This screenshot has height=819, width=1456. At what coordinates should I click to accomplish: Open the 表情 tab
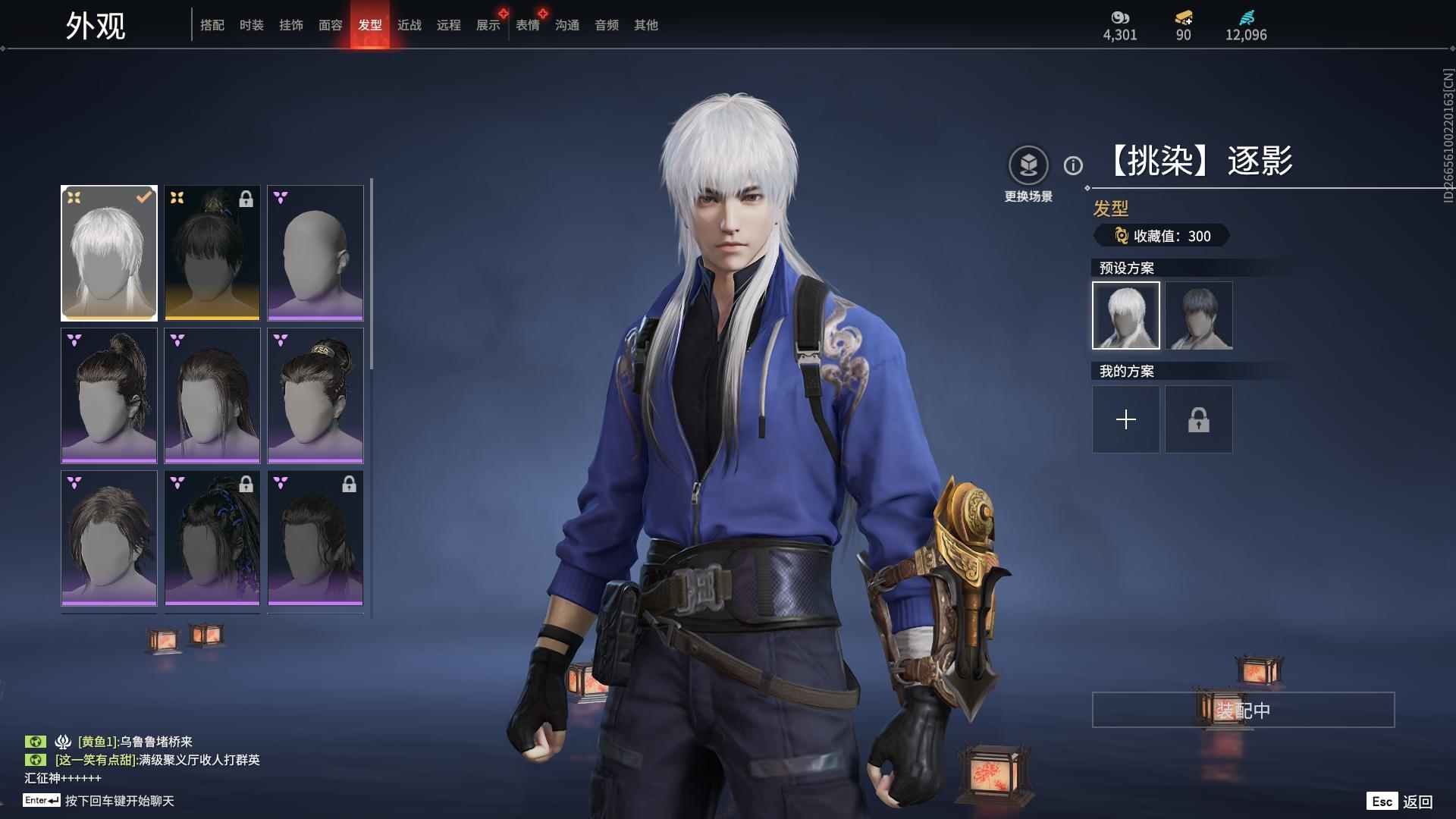[x=528, y=25]
